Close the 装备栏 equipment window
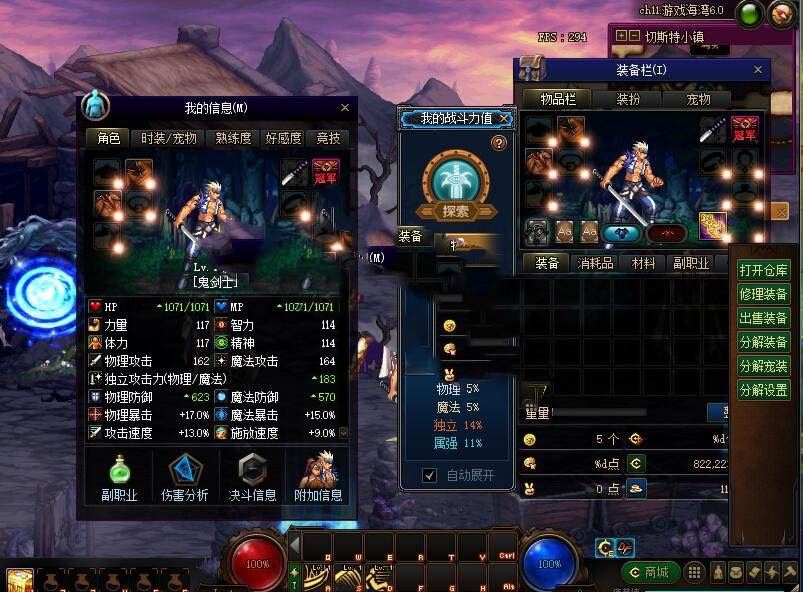803x592 pixels. coord(759,69)
